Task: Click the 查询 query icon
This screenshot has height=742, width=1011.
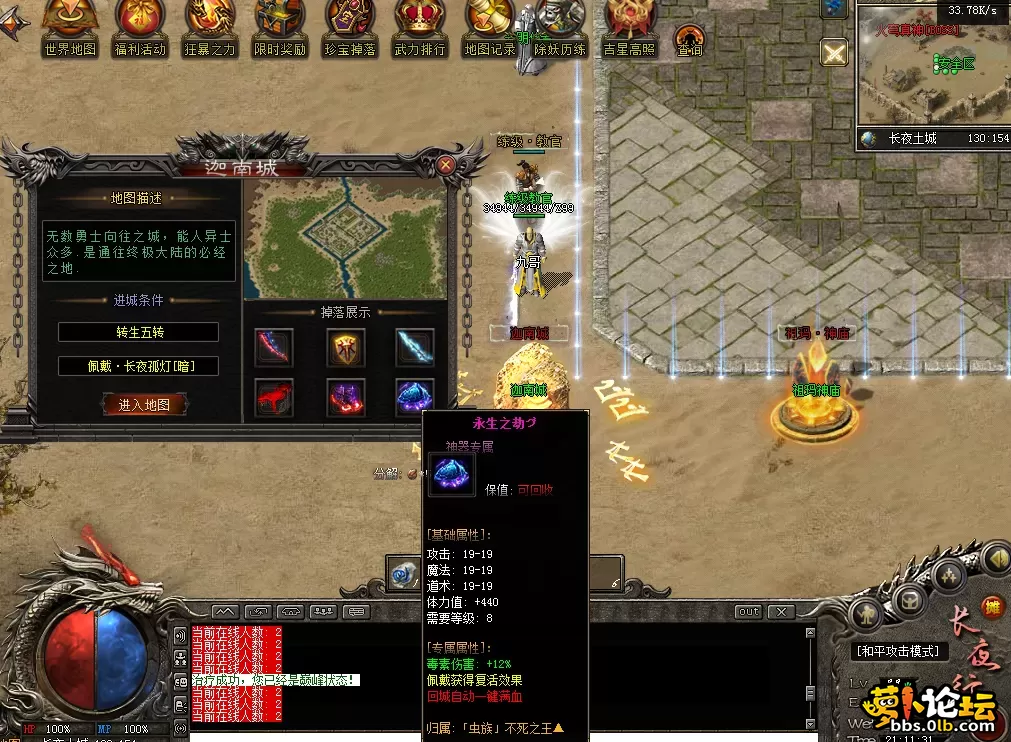Action: tap(689, 40)
